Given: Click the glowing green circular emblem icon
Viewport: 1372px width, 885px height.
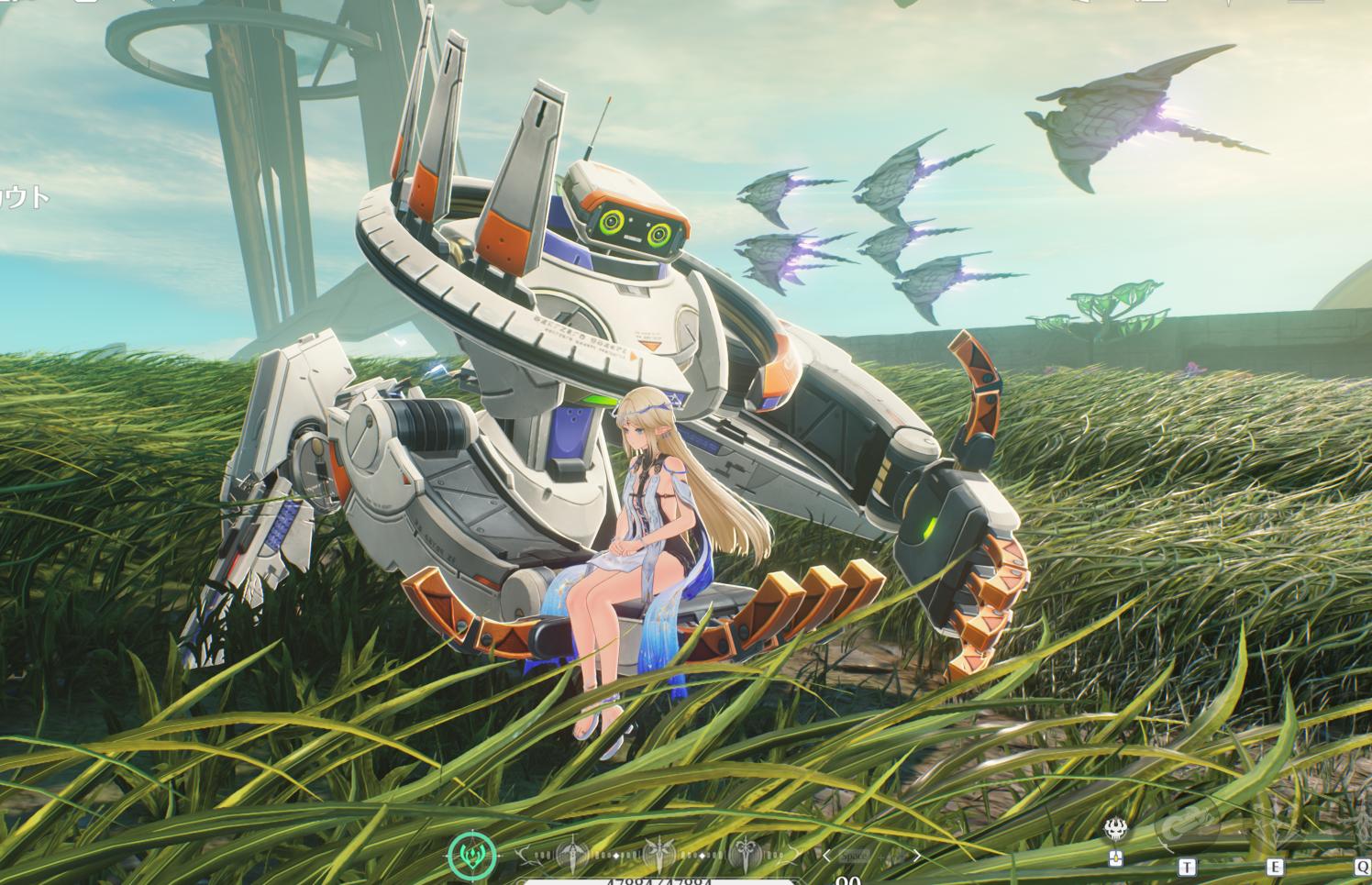Looking at the screenshot, I should tap(473, 855).
